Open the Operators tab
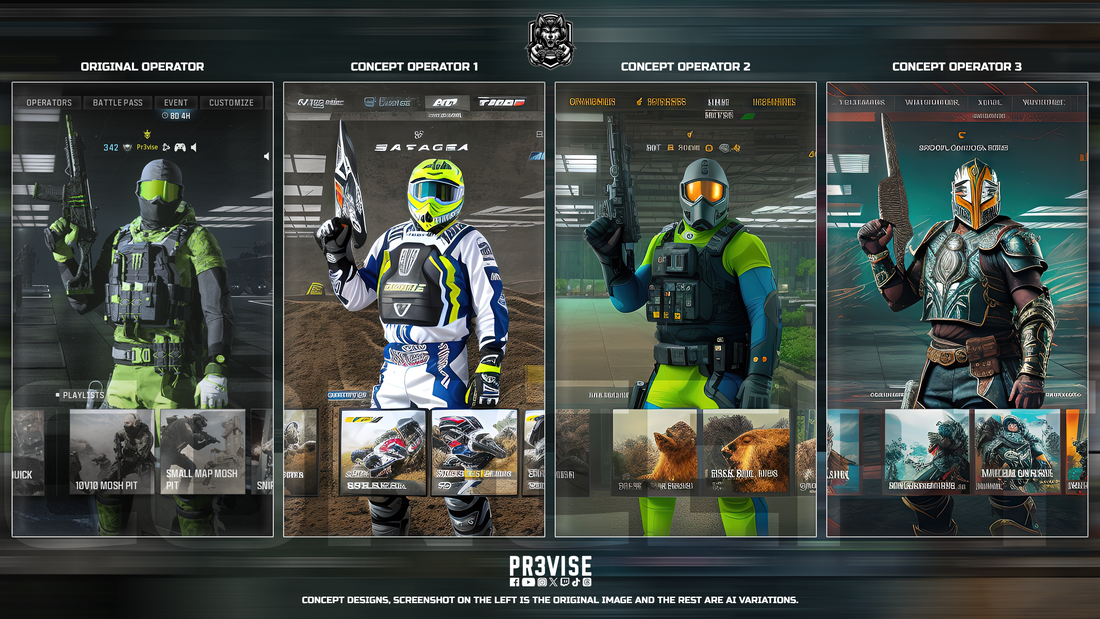This screenshot has height=619, width=1100. [49, 102]
